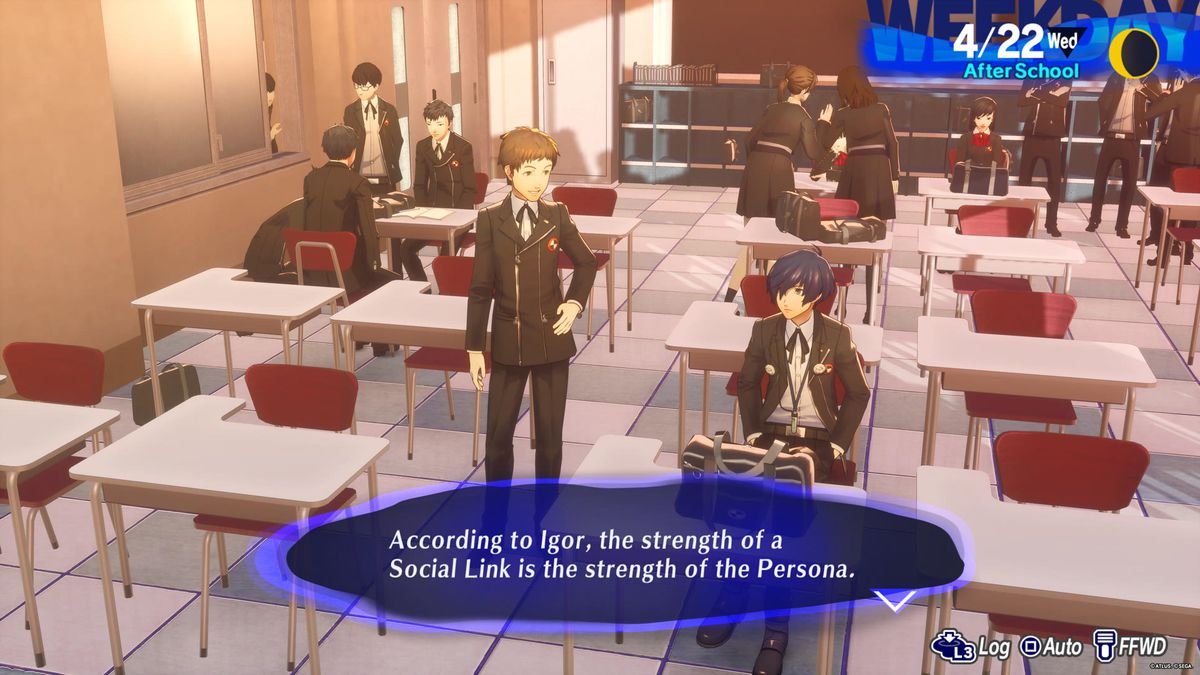Advance the dialogue with the white arrow
This screenshot has width=1200, height=675.
[x=893, y=600]
